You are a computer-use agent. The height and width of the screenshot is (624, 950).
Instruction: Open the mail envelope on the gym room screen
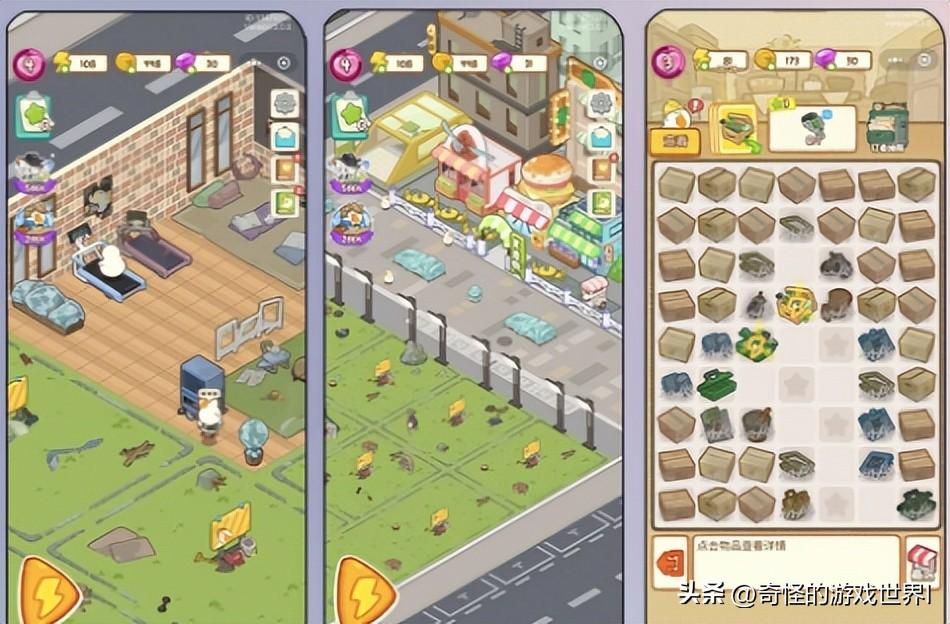tap(285, 136)
